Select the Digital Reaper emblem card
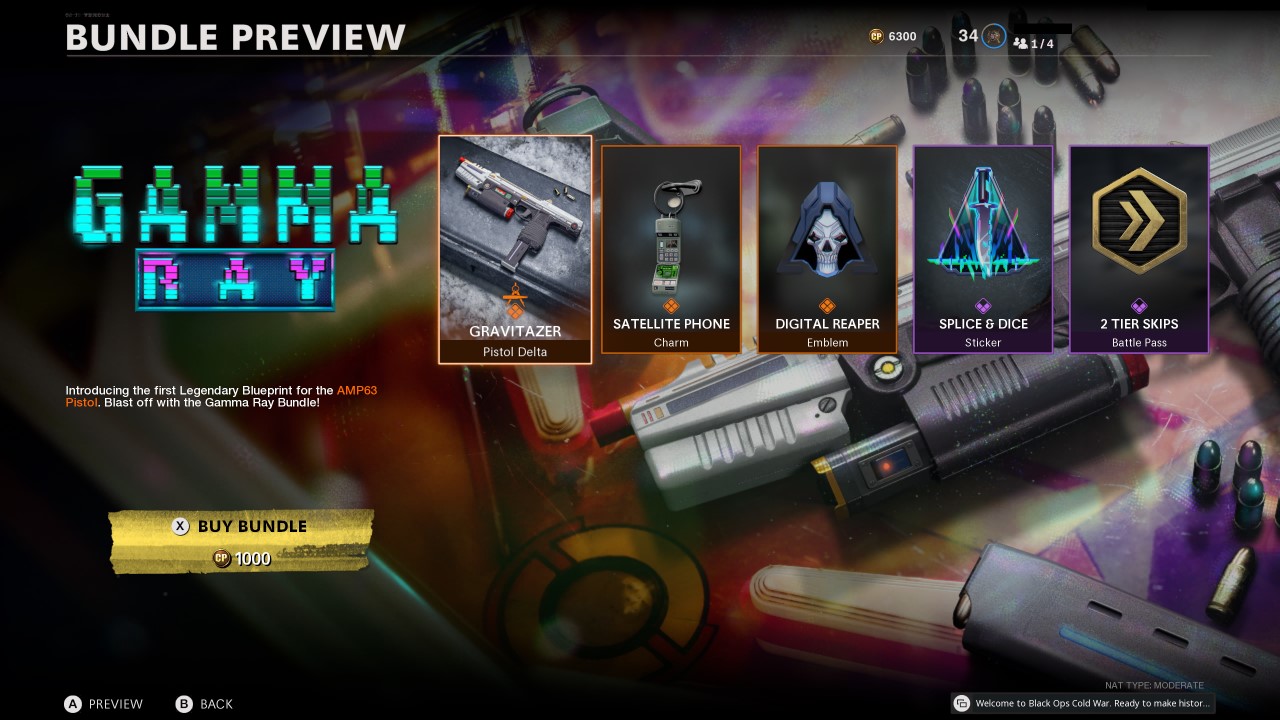1280x720 pixels. (827, 248)
